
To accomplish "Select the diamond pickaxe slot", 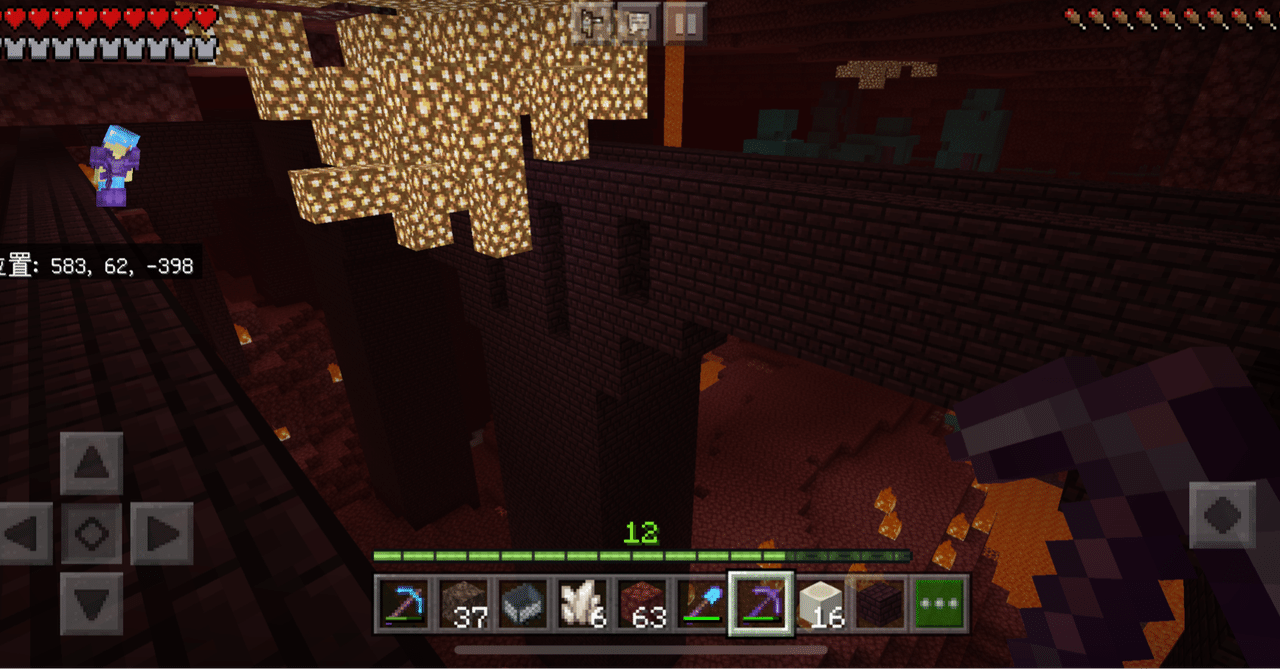I will coord(404,603).
